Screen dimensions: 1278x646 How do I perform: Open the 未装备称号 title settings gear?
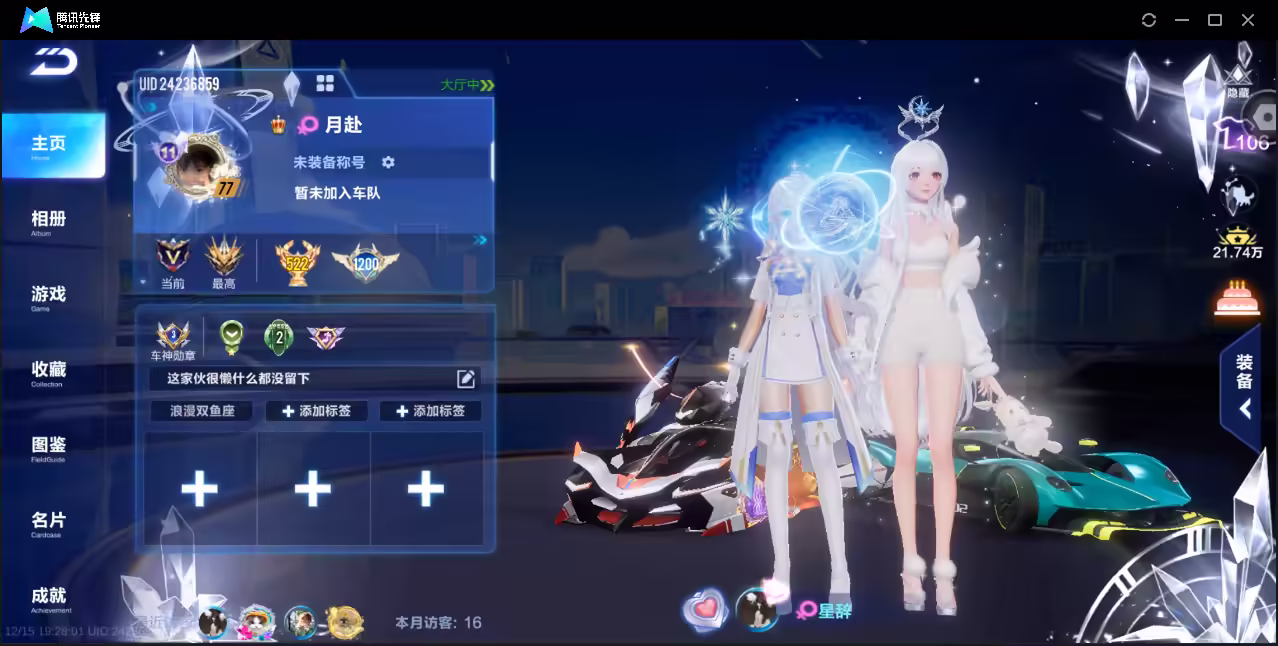point(388,162)
